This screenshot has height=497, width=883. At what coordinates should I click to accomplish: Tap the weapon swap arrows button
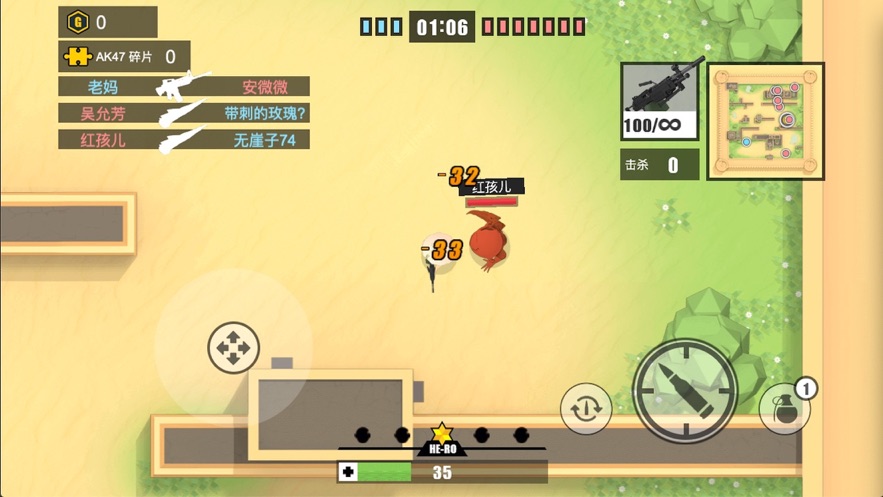point(586,408)
